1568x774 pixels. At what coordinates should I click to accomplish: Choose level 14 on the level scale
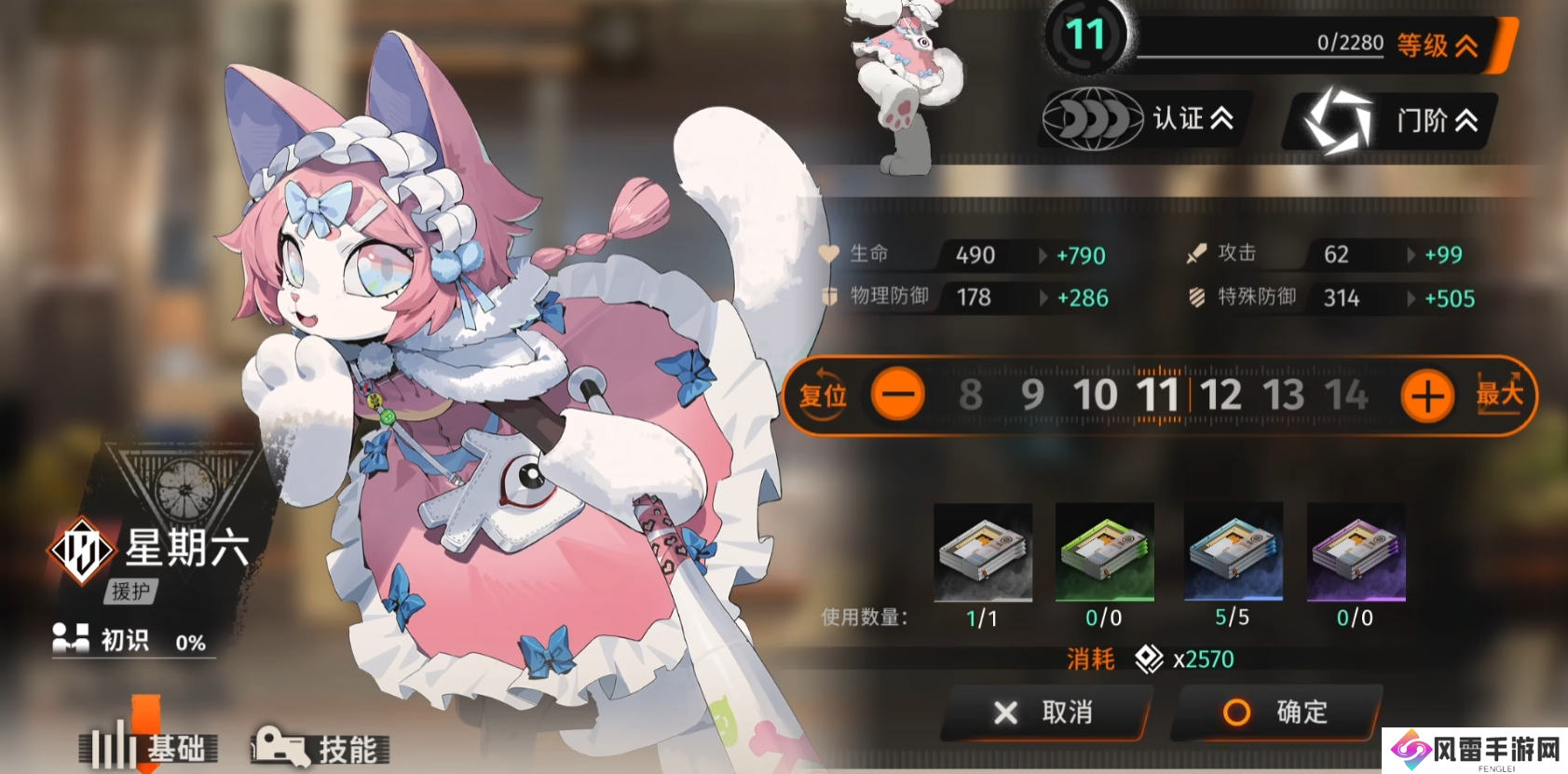(x=1346, y=395)
